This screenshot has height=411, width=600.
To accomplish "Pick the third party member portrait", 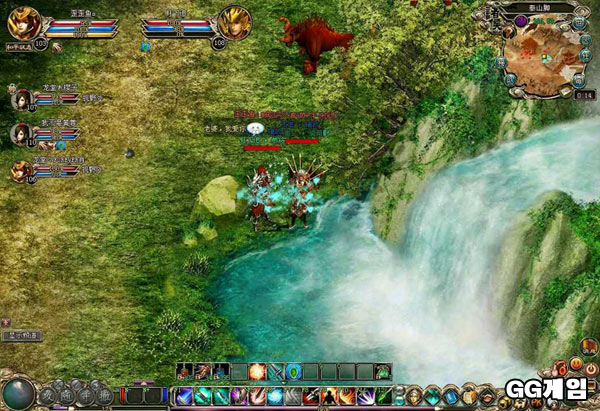I will click(x=20, y=169).
